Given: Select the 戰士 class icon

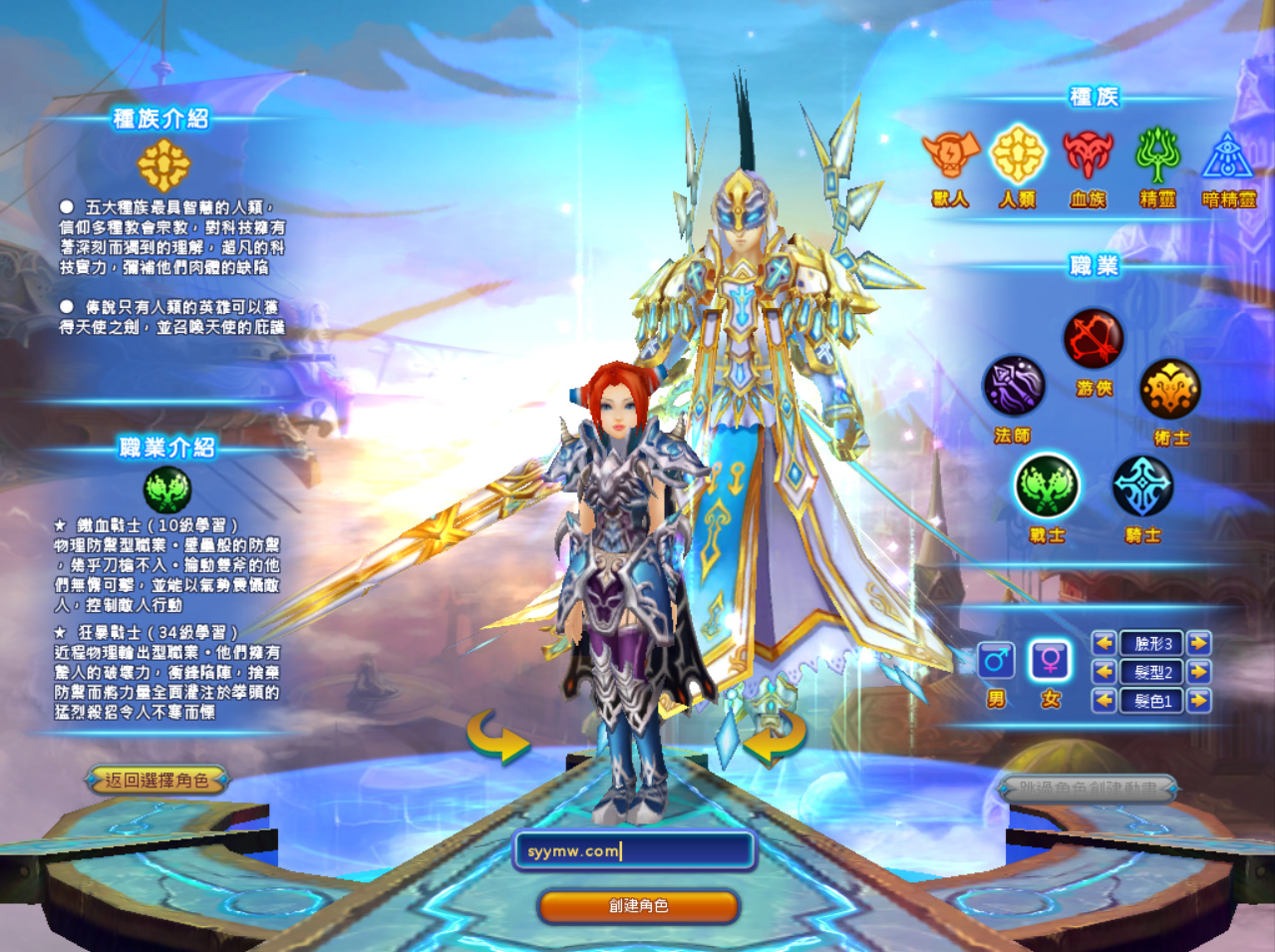Looking at the screenshot, I should point(1047,486).
